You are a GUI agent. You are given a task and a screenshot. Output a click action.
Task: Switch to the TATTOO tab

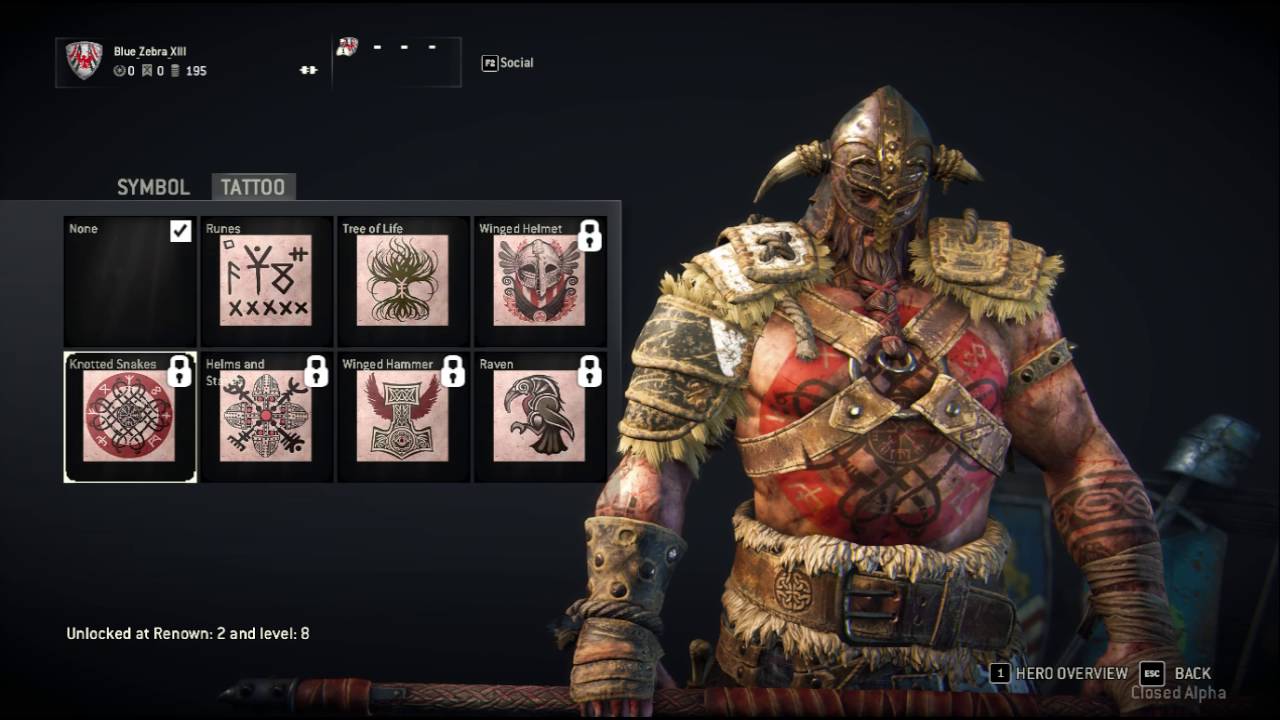253,187
